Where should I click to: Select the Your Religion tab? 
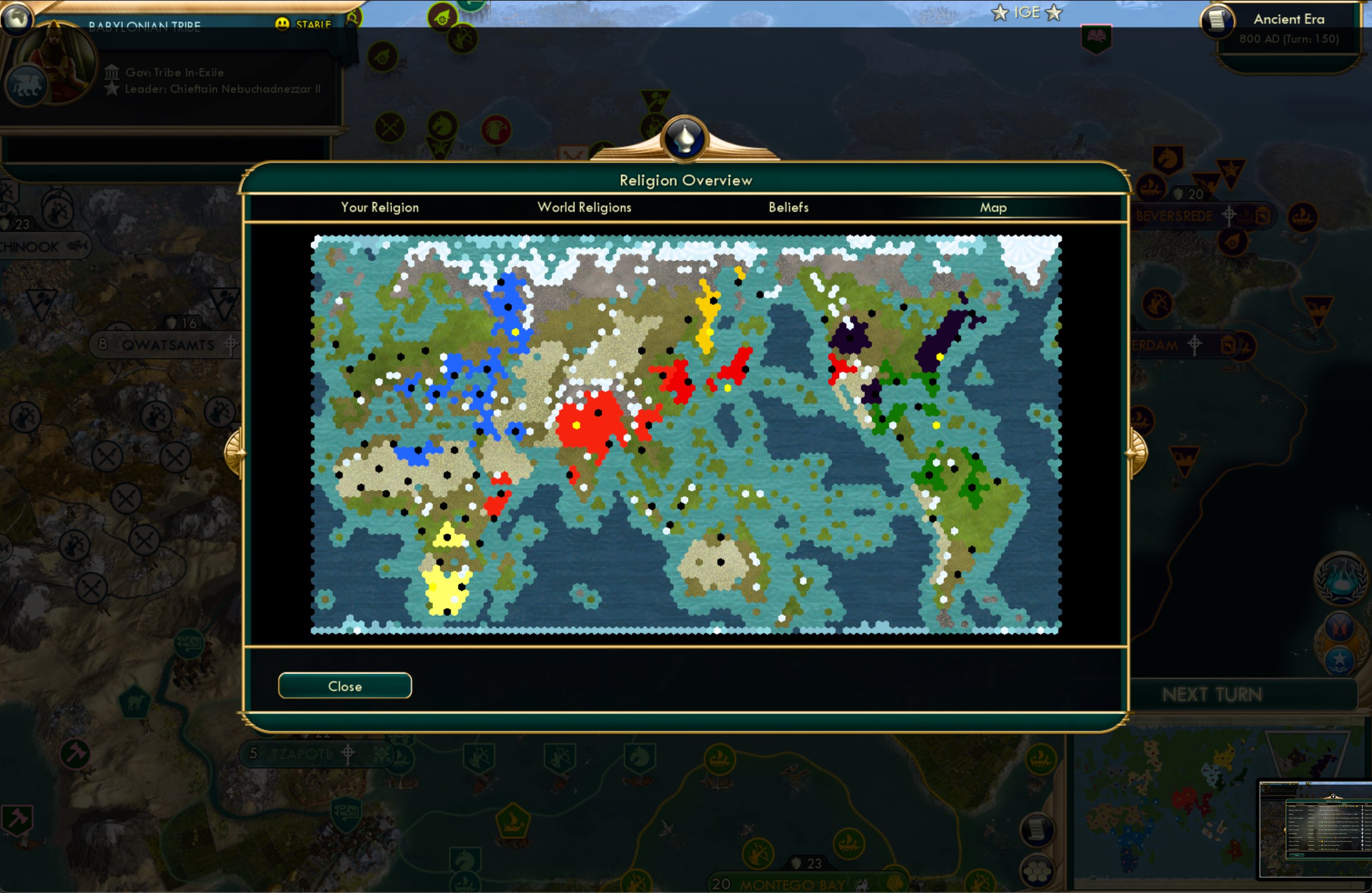click(x=379, y=207)
